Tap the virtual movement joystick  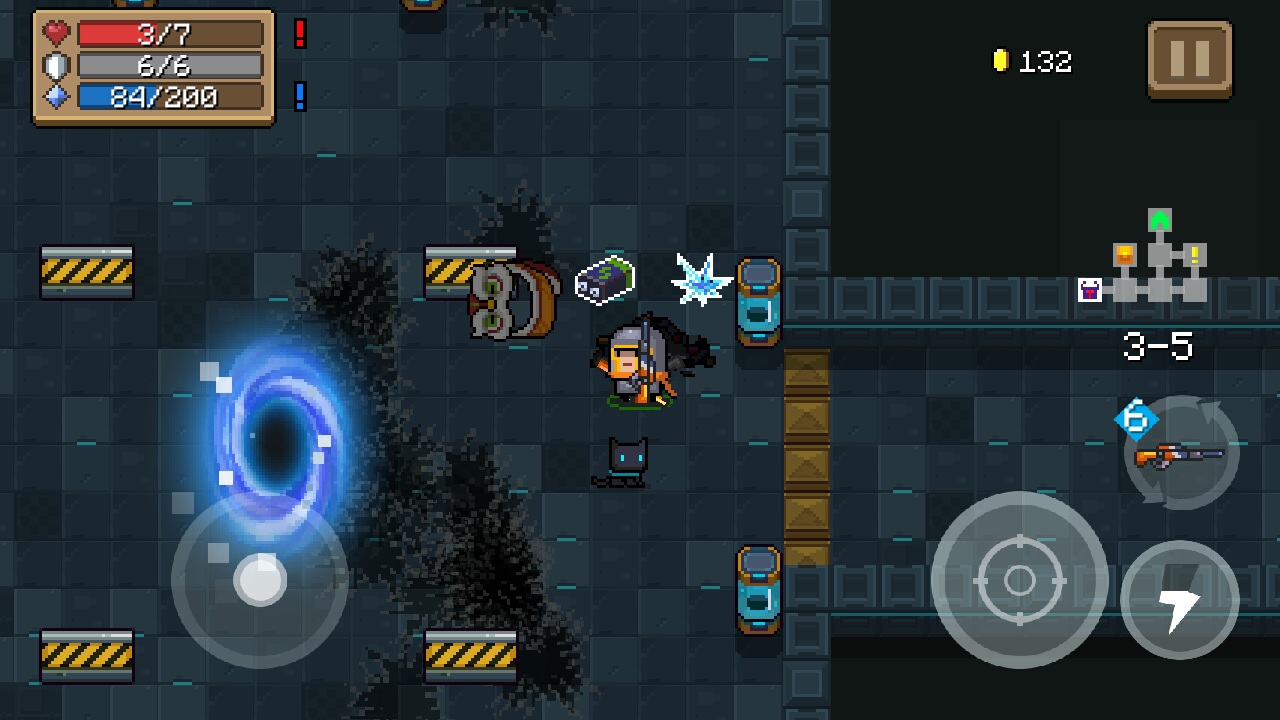click(260, 579)
